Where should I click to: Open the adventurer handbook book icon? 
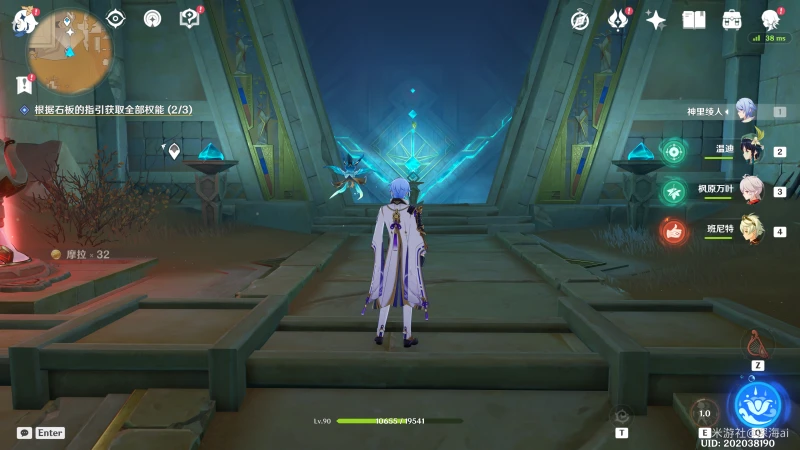pyautogui.click(x=694, y=19)
